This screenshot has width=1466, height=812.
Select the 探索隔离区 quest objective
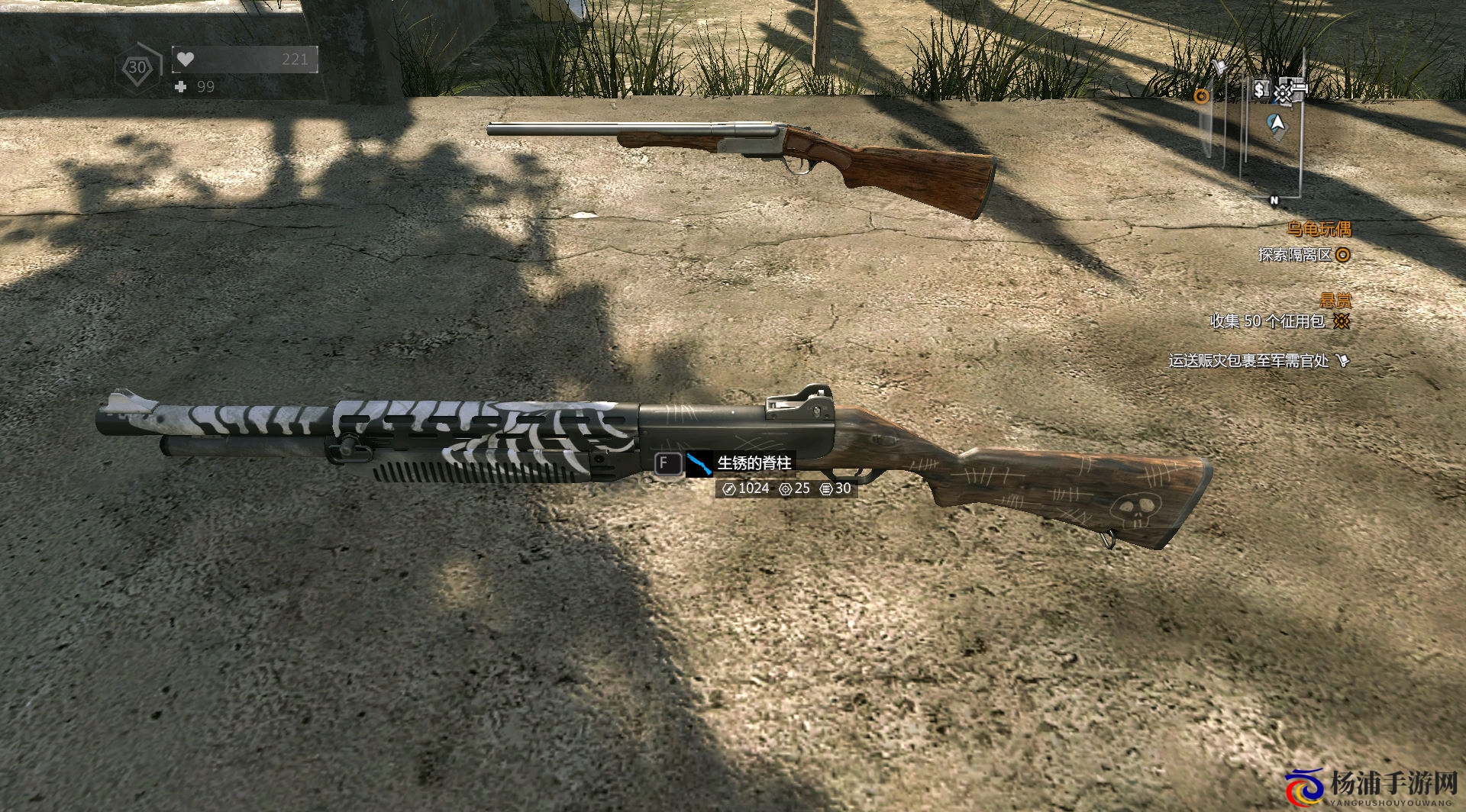click(1295, 254)
